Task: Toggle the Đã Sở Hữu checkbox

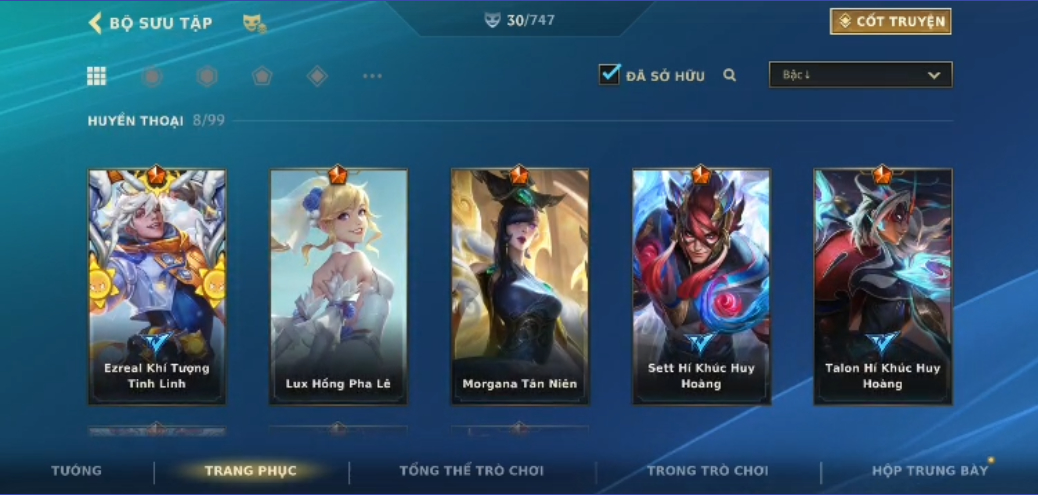Action: click(609, 75)
